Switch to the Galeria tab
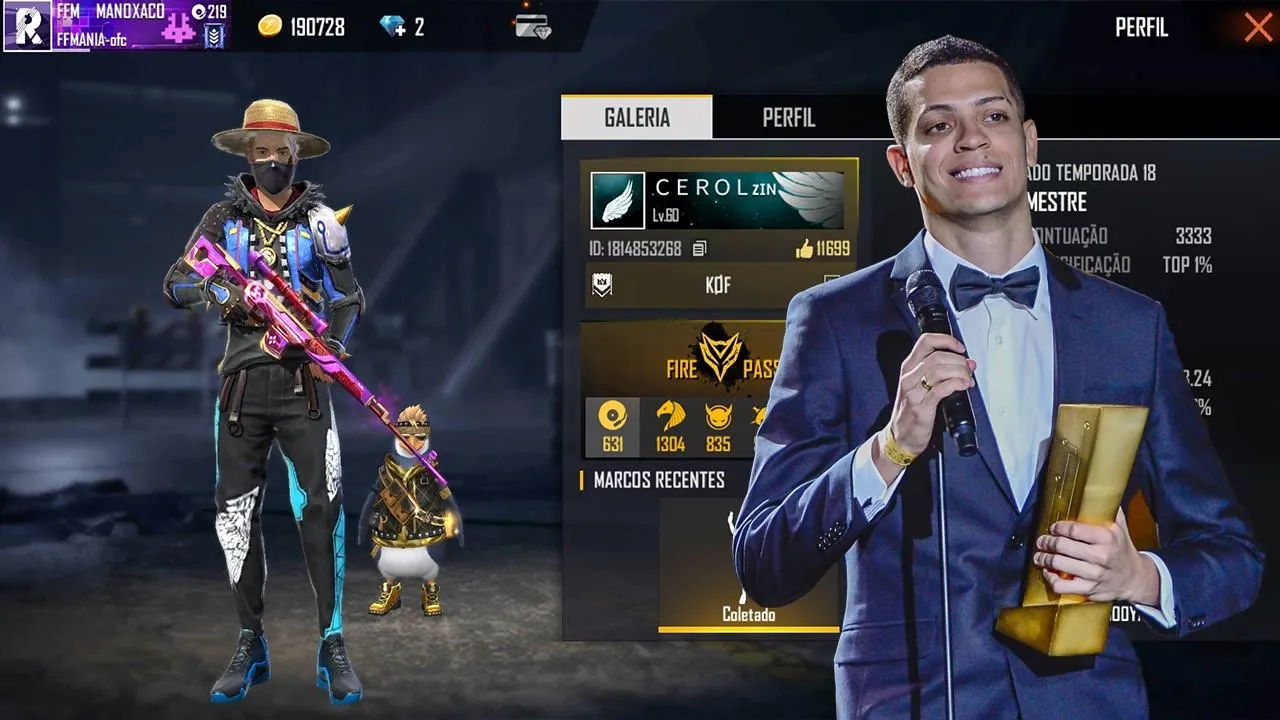The height and width of the screenshot is (720, 1280). point(637,117)
